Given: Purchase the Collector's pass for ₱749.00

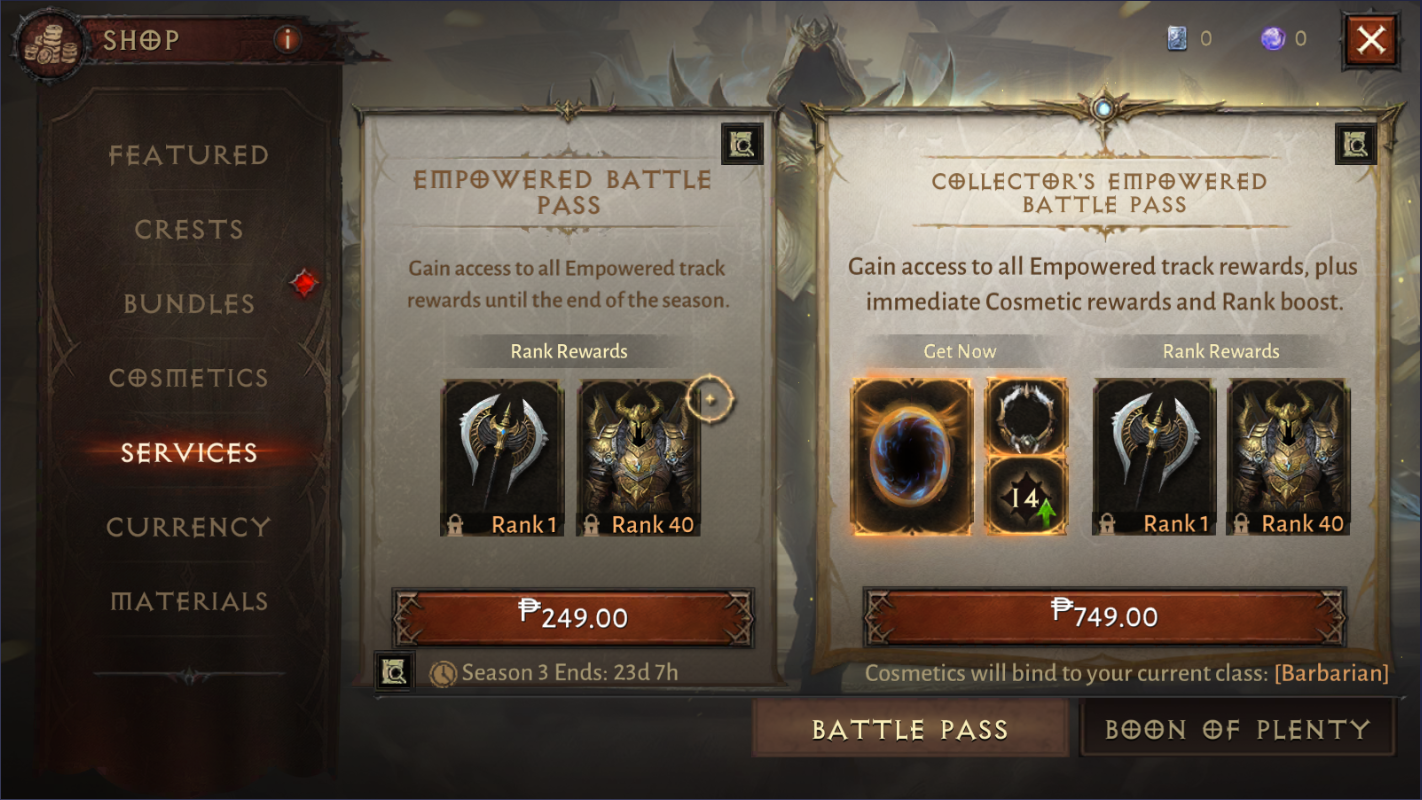Looking at the screenshot, I should pos(1104,618).
